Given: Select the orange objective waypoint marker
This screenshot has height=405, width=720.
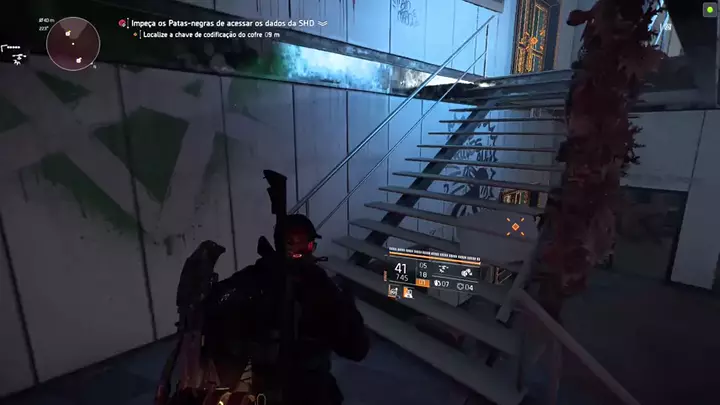Looking at the screenshot, I should 516,227.
